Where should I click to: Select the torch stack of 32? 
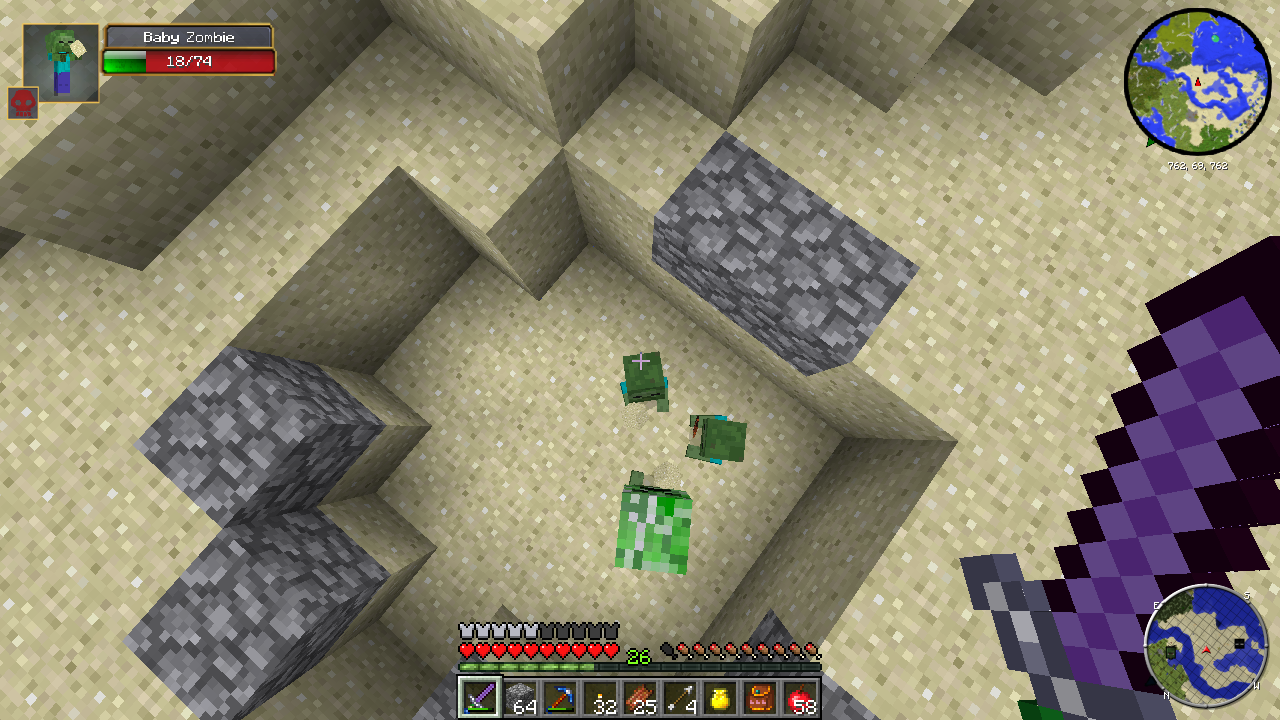click(600, 697)
